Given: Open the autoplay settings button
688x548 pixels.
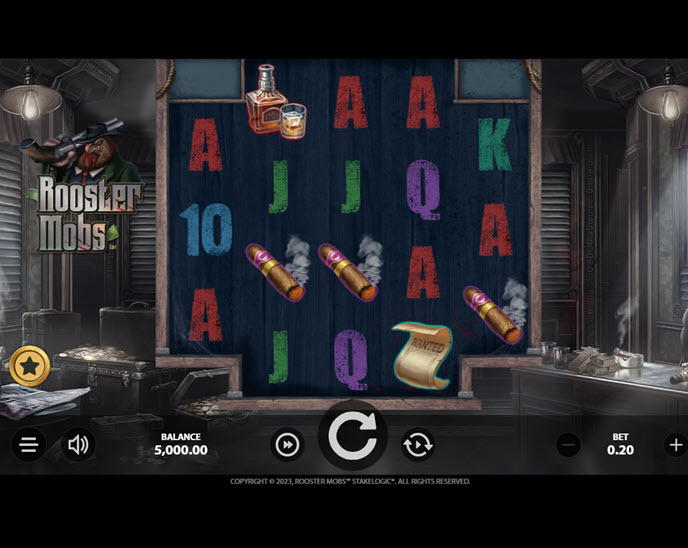Looking at the screenshot, I should (417, 444).
